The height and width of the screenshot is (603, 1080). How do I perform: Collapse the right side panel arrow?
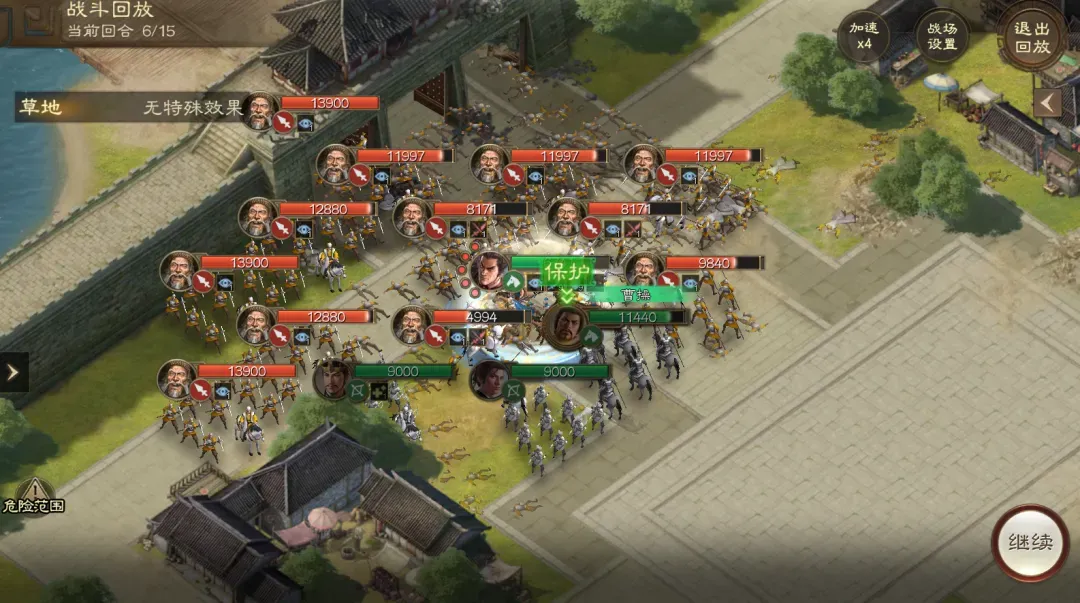click(x=1047, y=103)
